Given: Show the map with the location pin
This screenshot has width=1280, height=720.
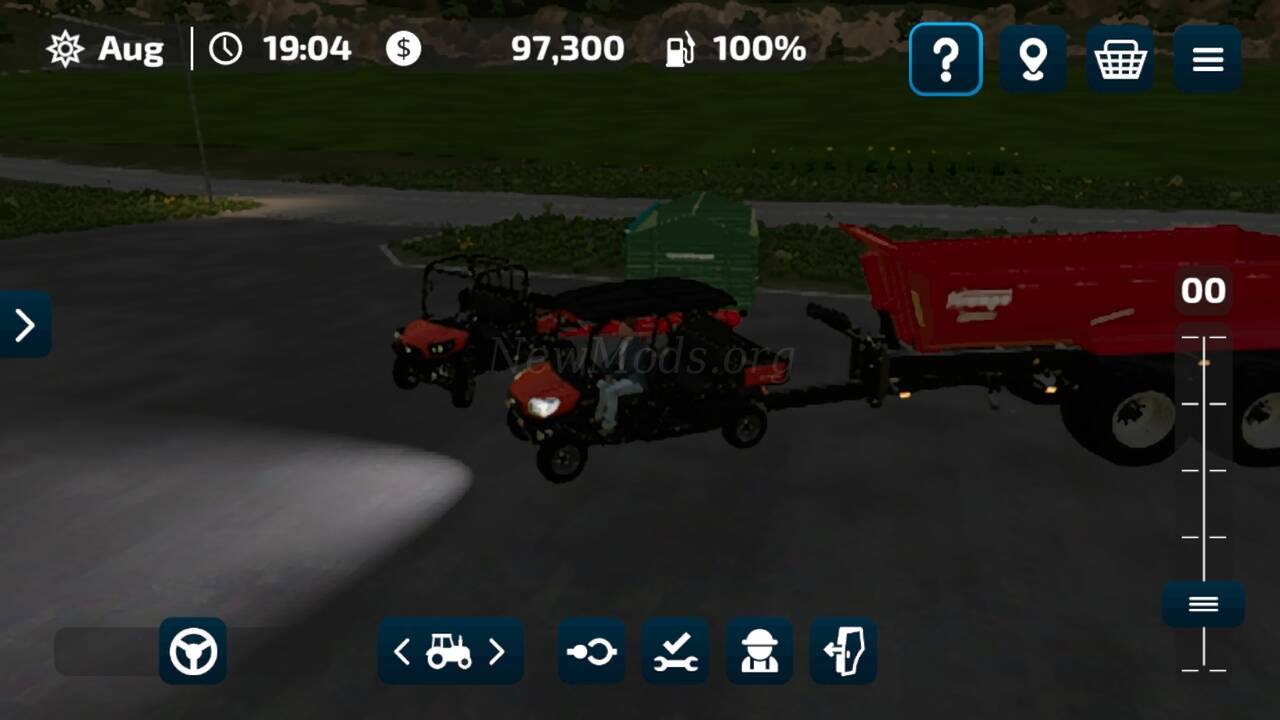Looking at the screenshot, I should (1032, 60).
